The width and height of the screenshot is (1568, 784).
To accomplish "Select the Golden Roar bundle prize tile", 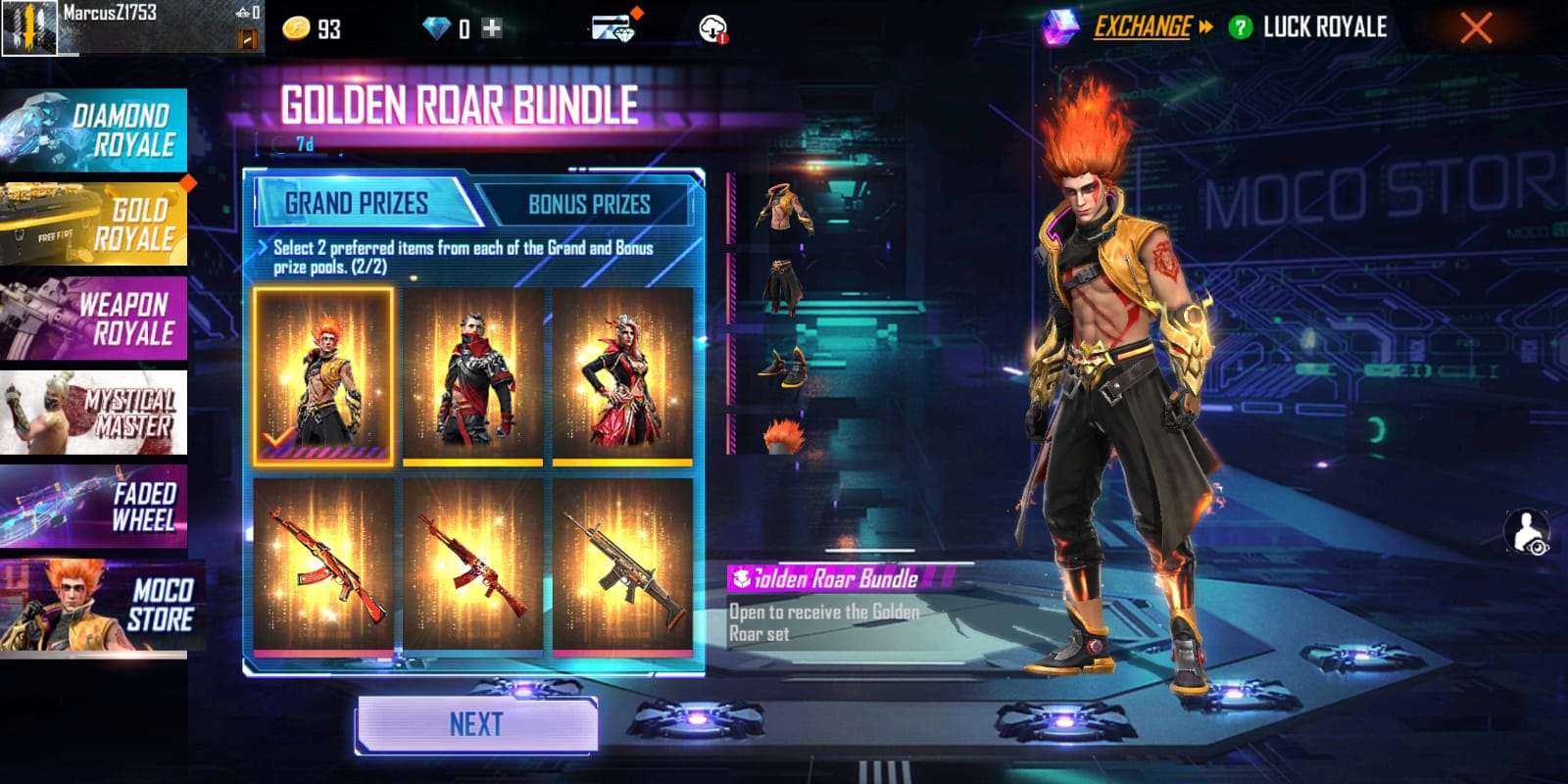I will pos(323,376).
